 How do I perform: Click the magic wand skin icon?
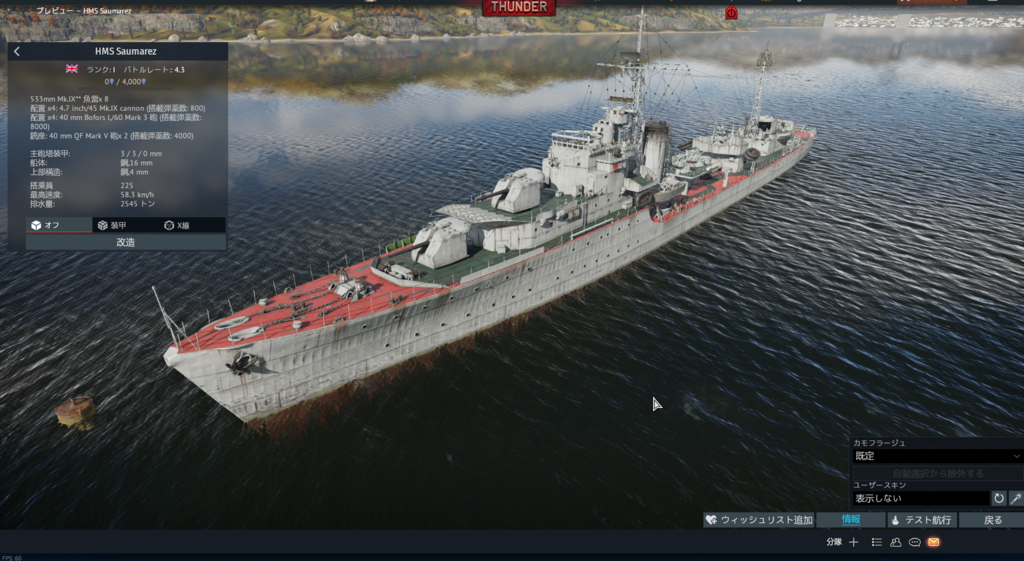1015,498
